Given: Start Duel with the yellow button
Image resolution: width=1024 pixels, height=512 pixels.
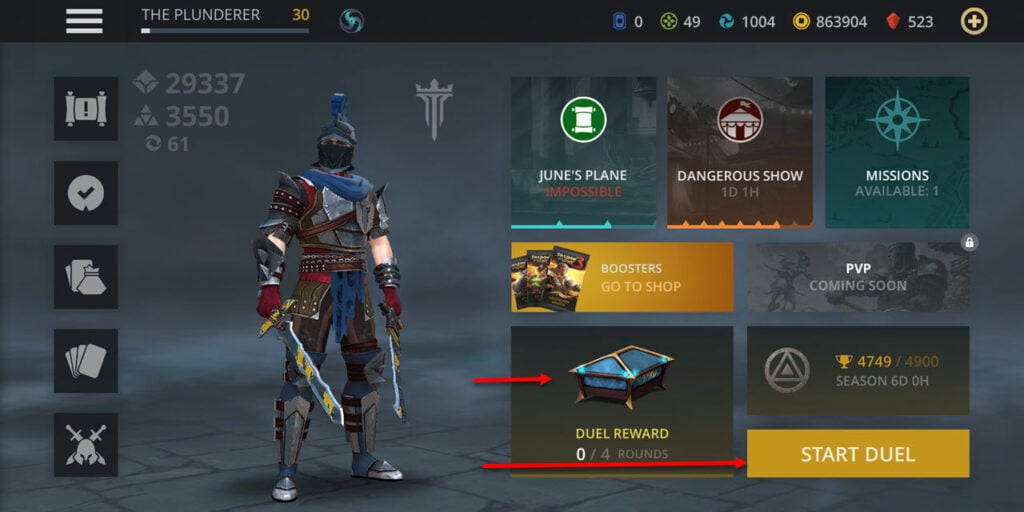Looking at the screenshot, I should pyautogui.click(x=858, y=454).
